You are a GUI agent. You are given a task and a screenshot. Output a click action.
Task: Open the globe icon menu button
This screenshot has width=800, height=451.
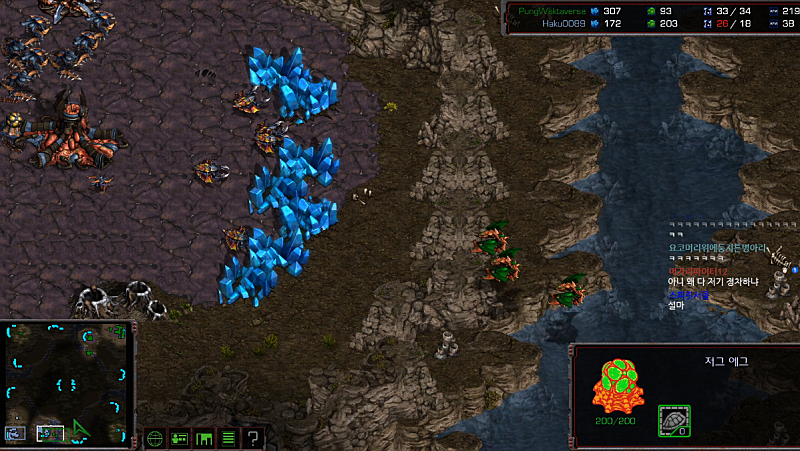tap(155, 437)
